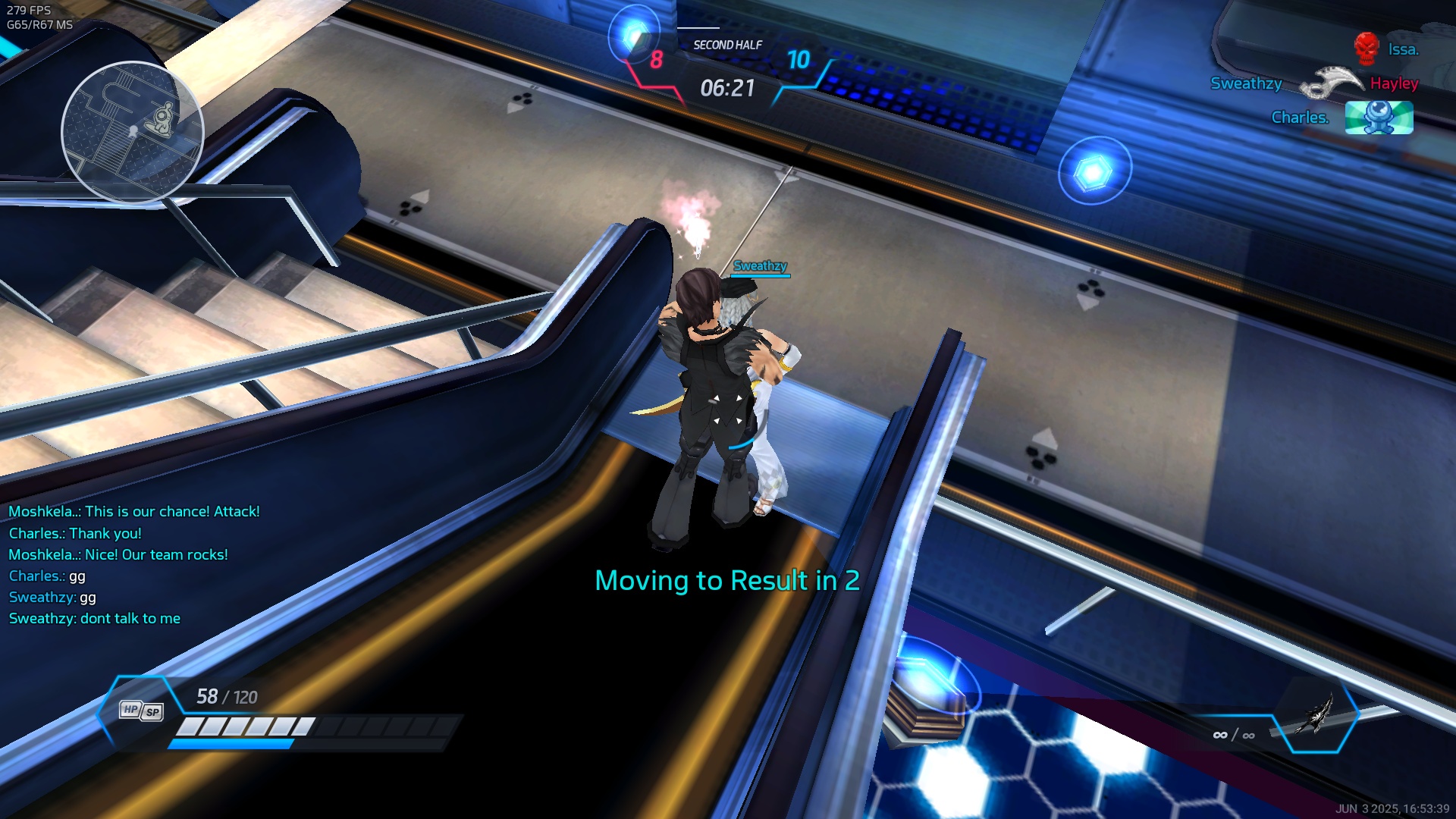Click the chat message log
This screenshot has height=819, width=1456.
tap(133, 565)
